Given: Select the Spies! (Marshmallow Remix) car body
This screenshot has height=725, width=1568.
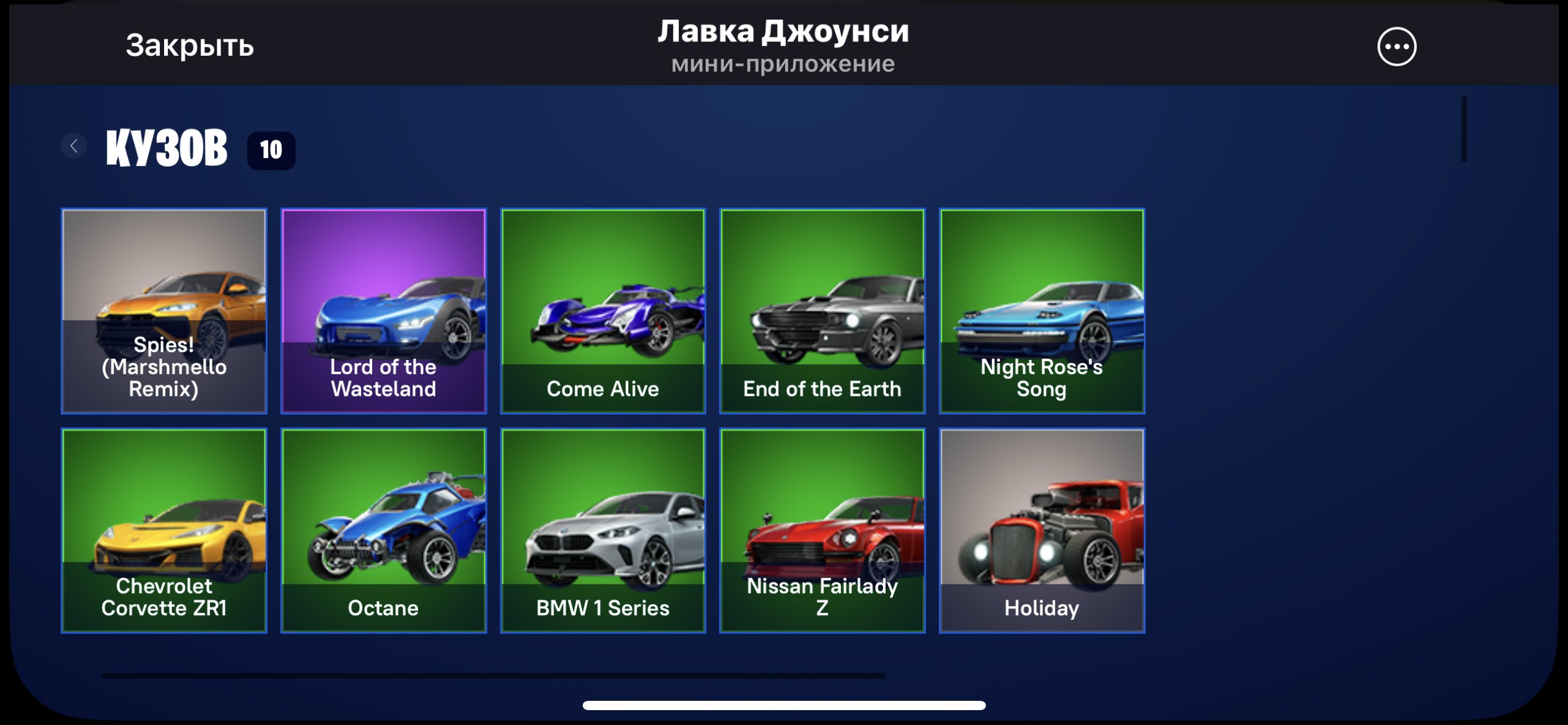Looking at the screenshot, I should (163, 310).
